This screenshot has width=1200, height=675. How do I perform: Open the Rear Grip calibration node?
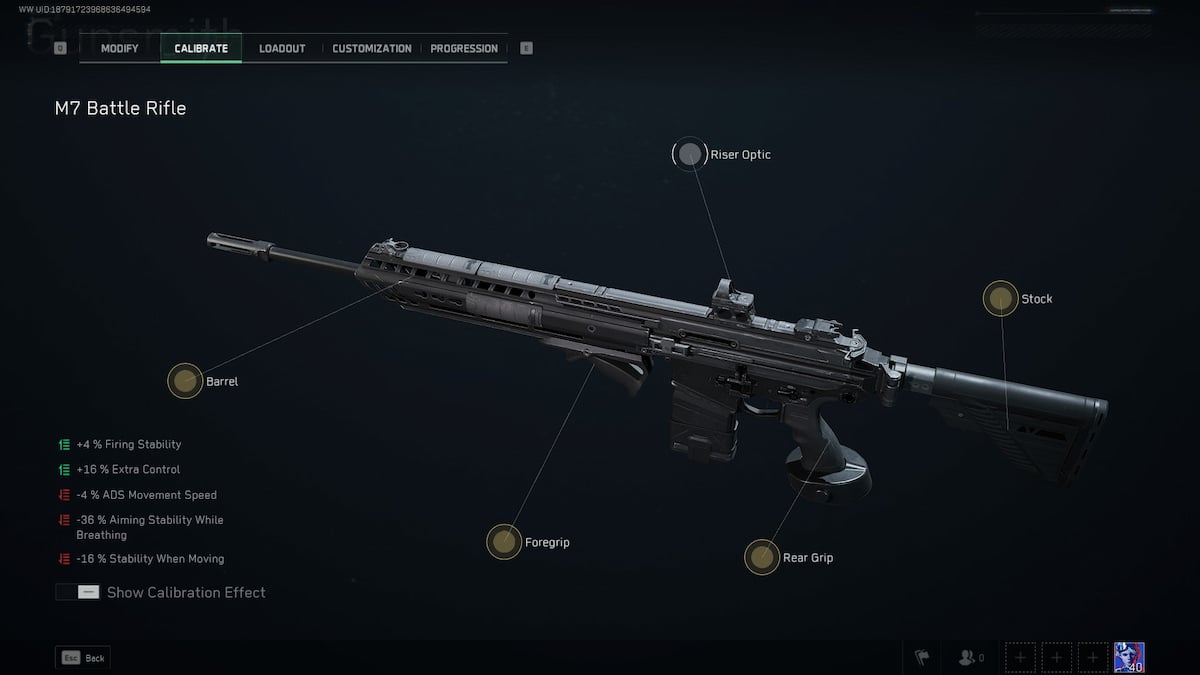(x=762, y=557)
